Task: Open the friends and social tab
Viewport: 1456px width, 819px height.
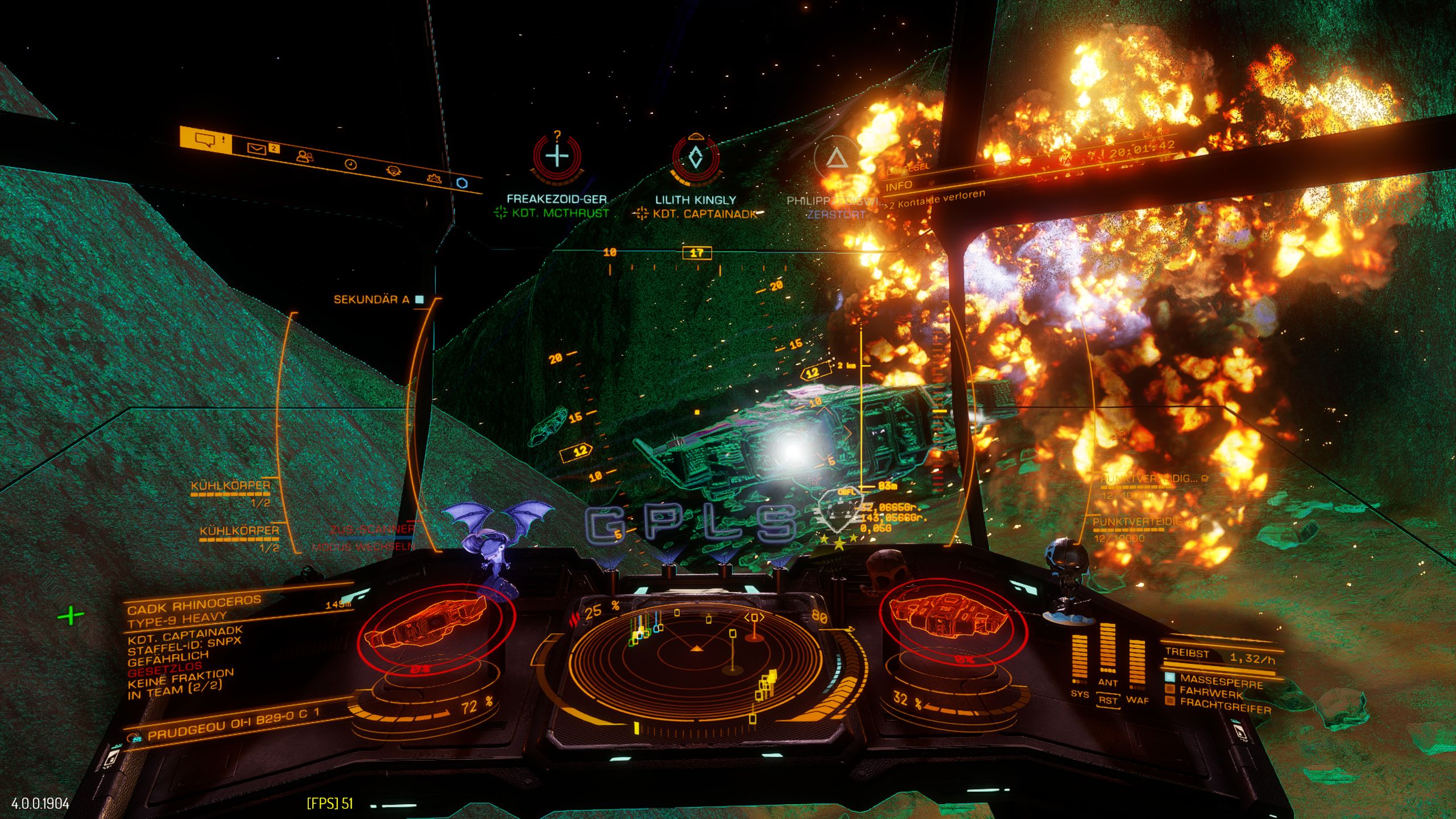Action: 305,156
